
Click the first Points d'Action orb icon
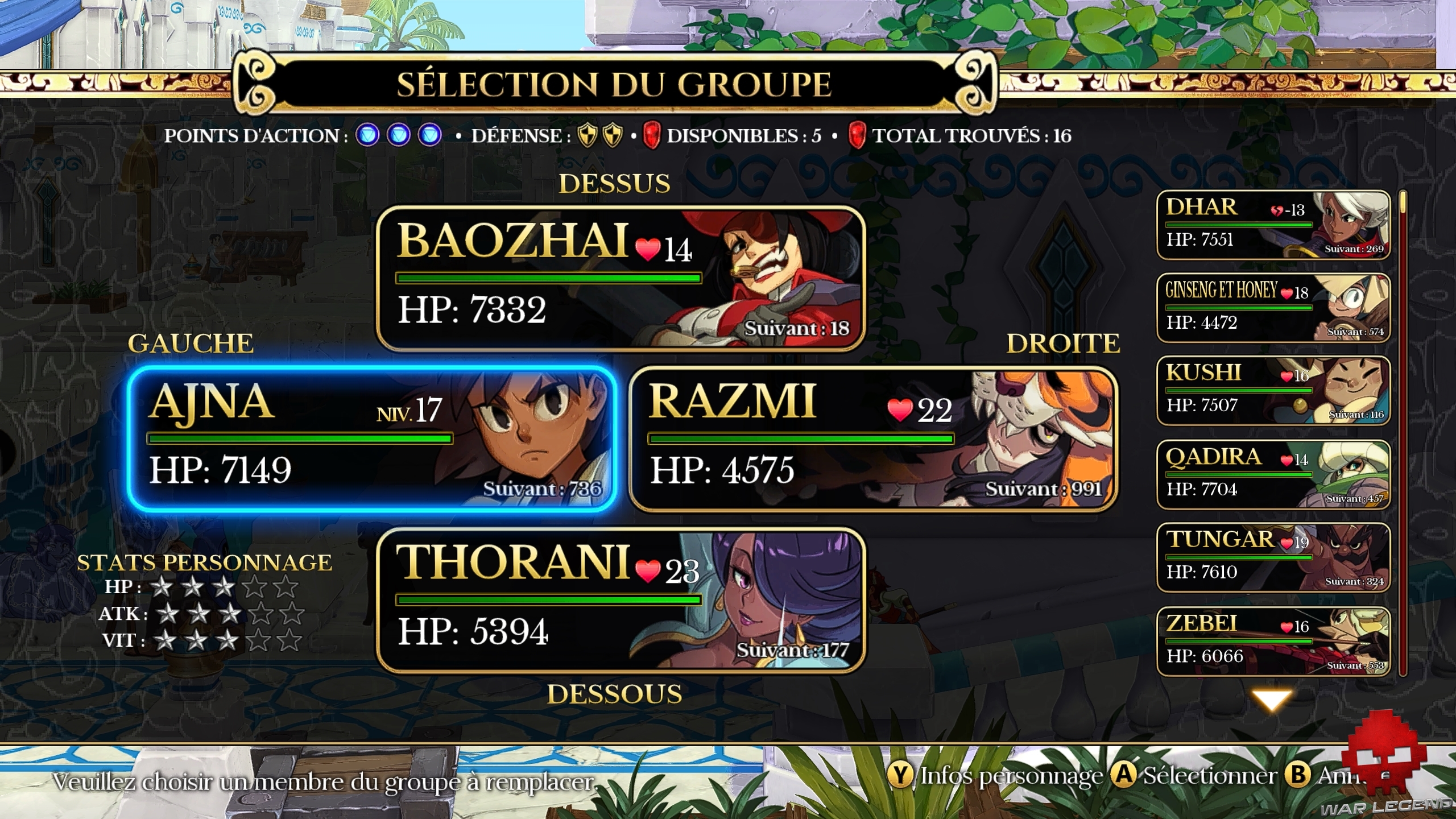point(368,136)
